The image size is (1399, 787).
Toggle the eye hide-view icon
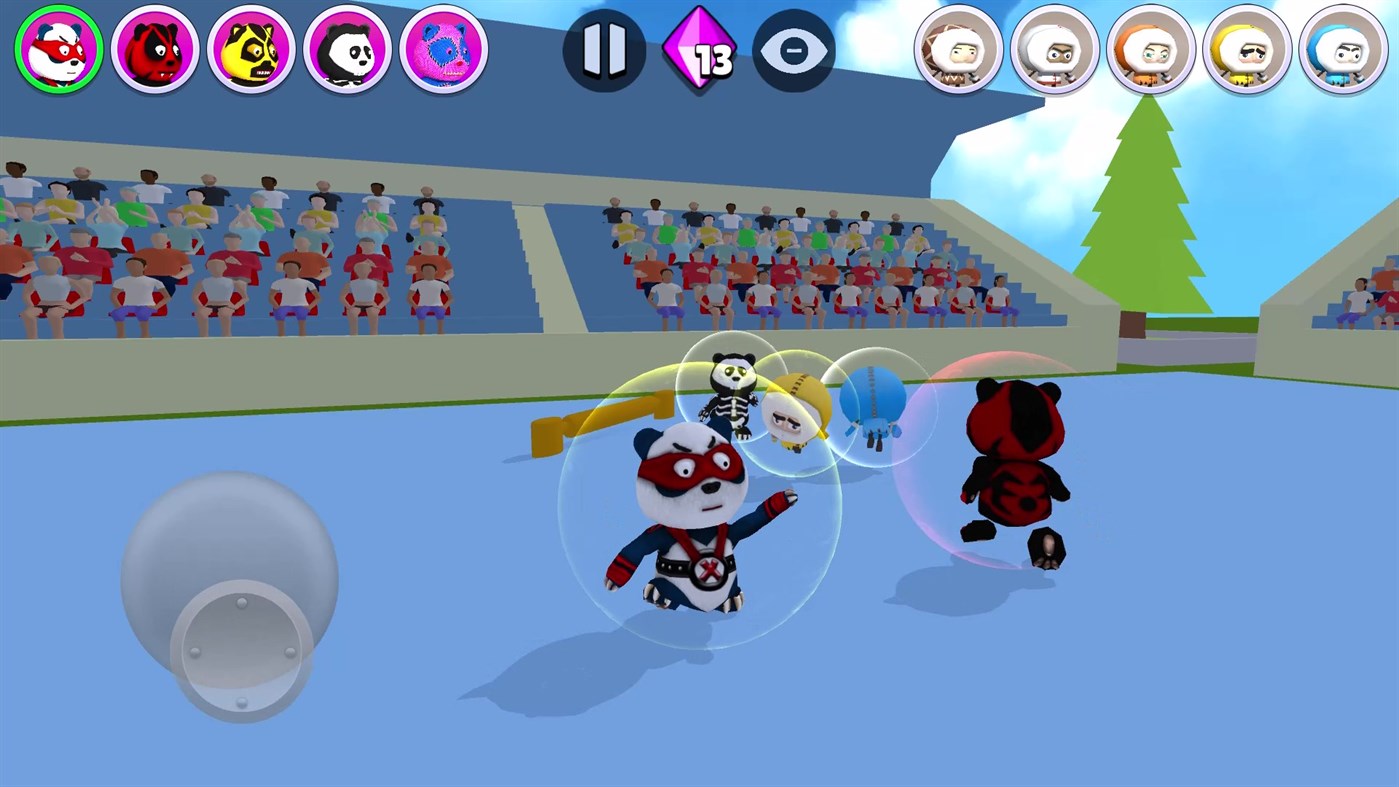tap(795, 49)
